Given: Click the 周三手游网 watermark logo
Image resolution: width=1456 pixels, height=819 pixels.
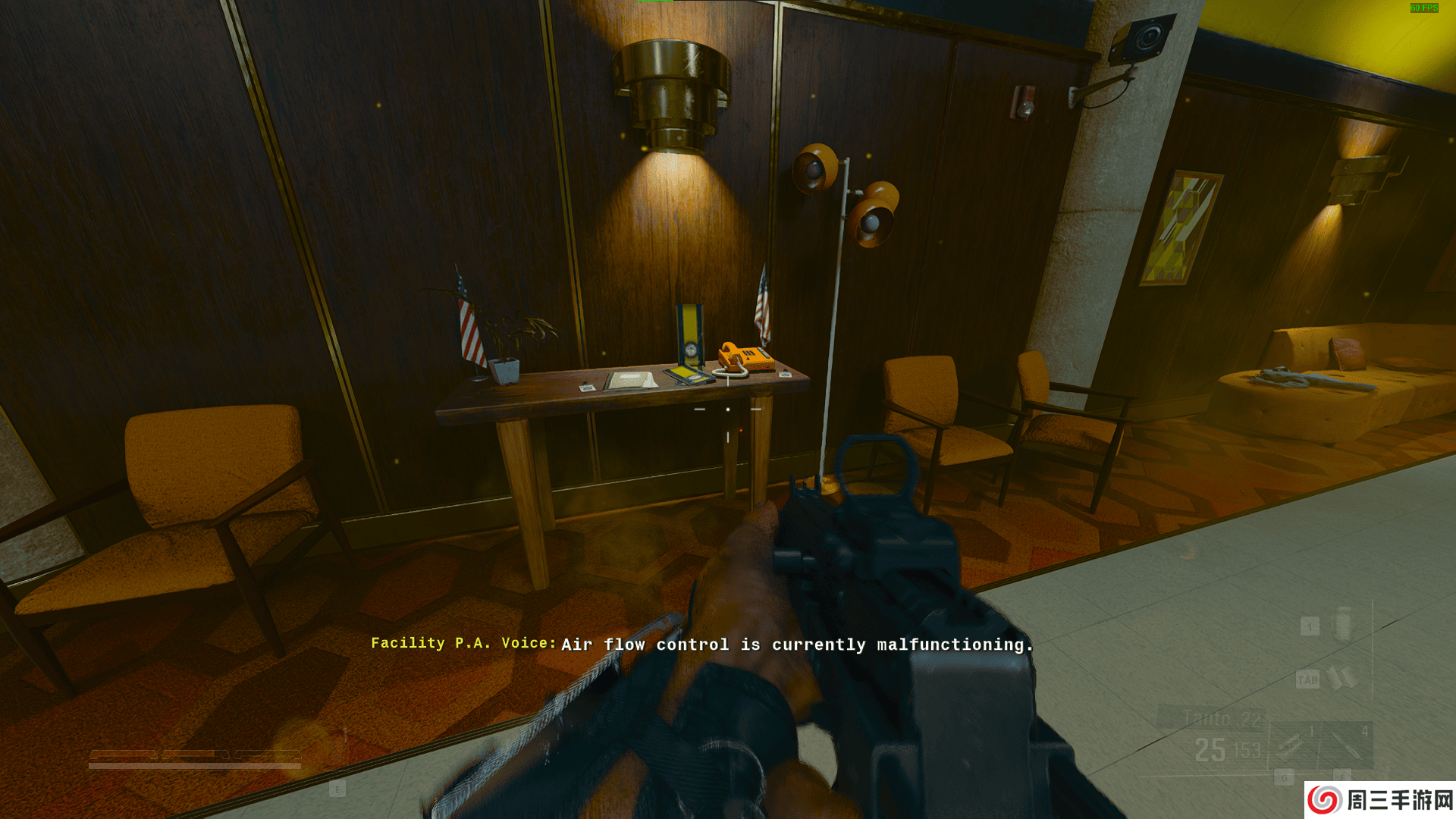Looking at the screenshot, I should (x=1380, y=800).
